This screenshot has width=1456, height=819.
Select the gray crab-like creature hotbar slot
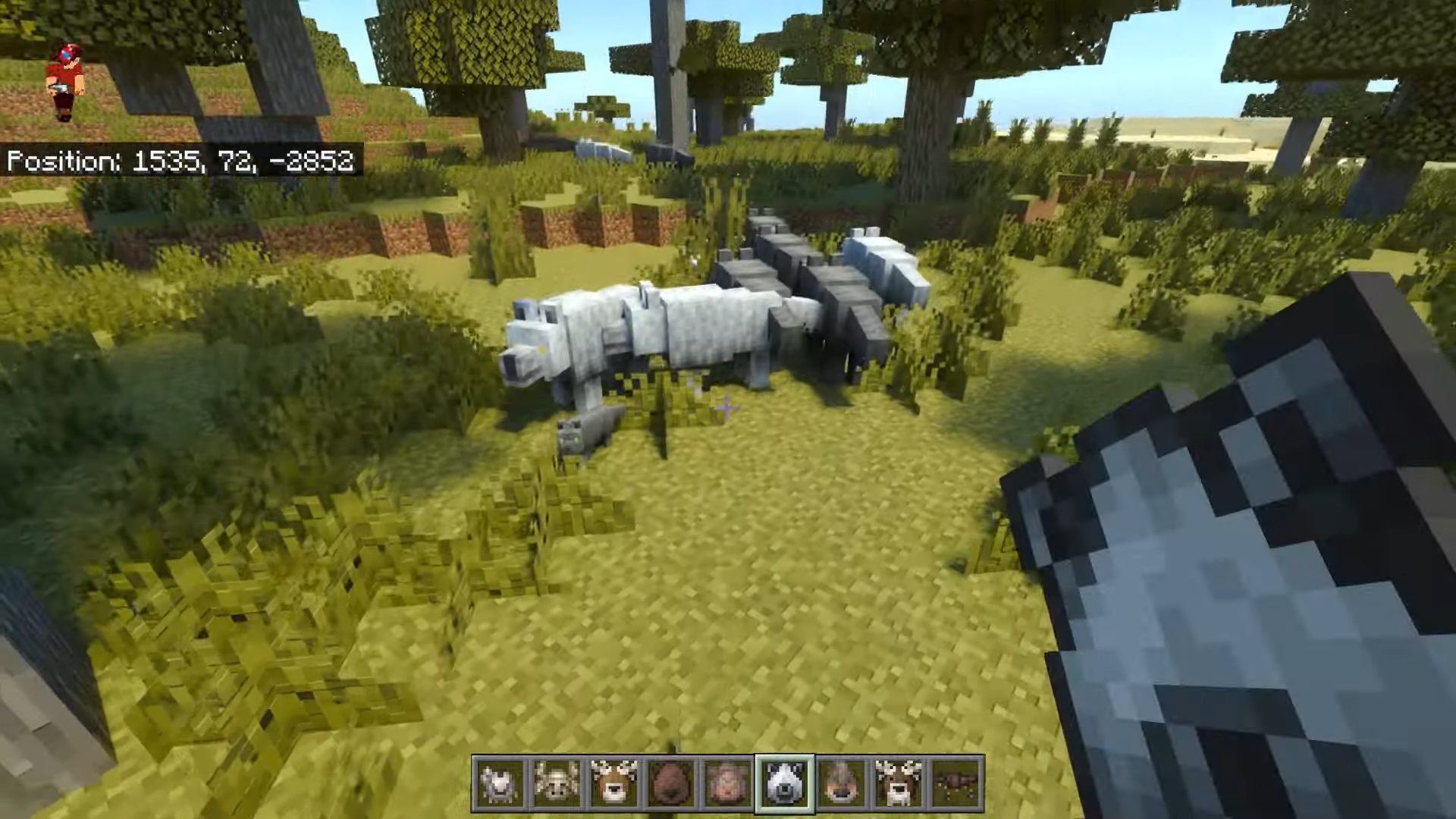[x=499, y=783]
